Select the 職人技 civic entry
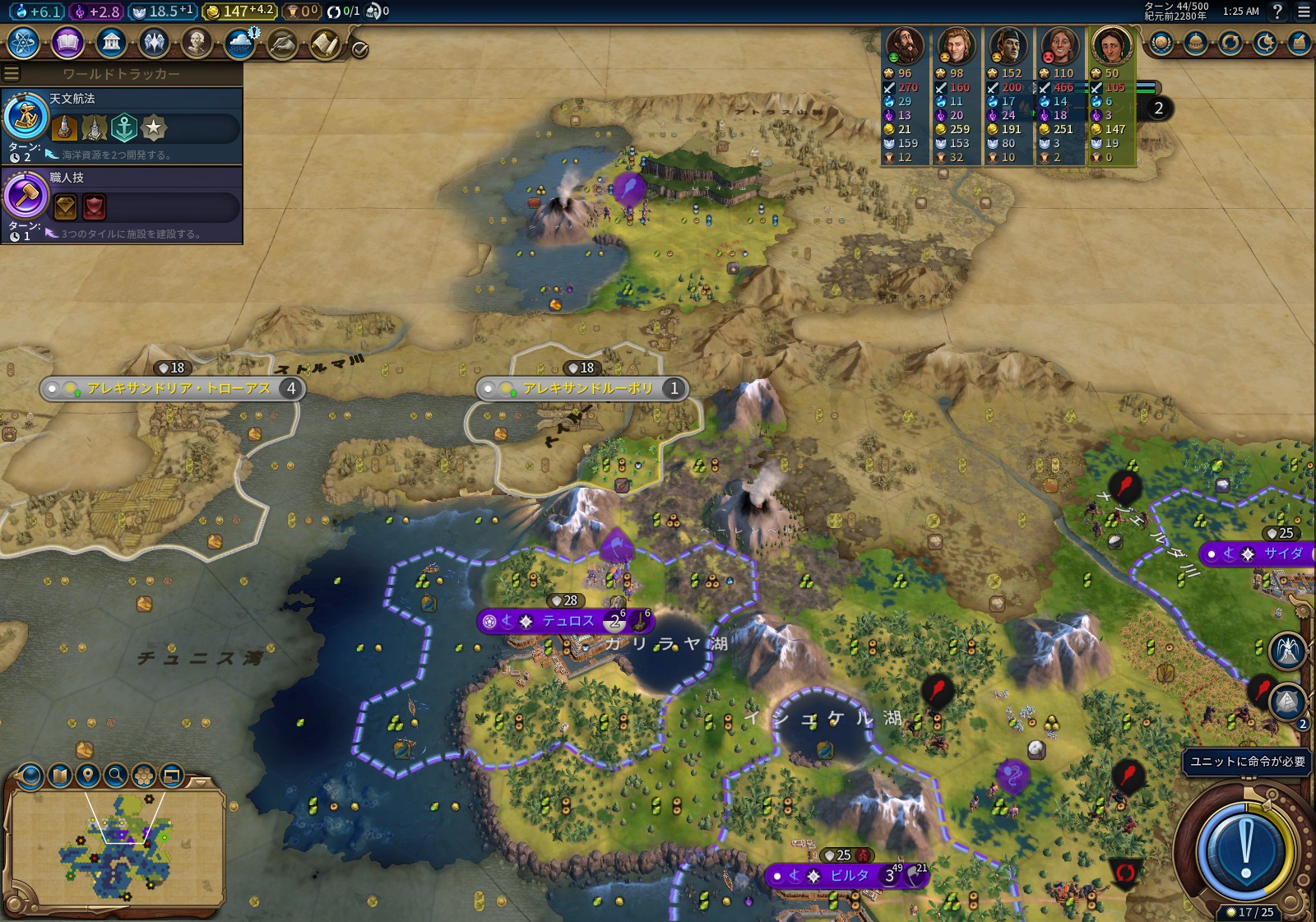 coord(122,205)
